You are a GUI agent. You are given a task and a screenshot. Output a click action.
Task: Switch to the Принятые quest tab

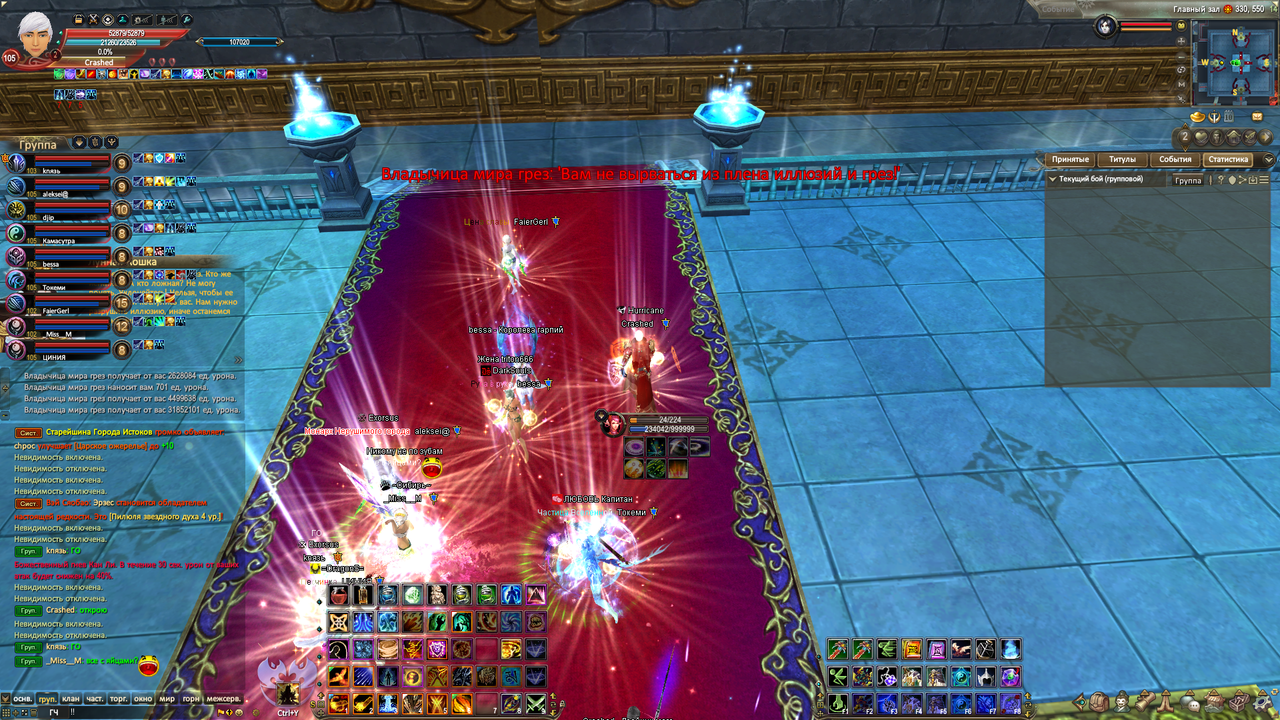pos(1070,160)
